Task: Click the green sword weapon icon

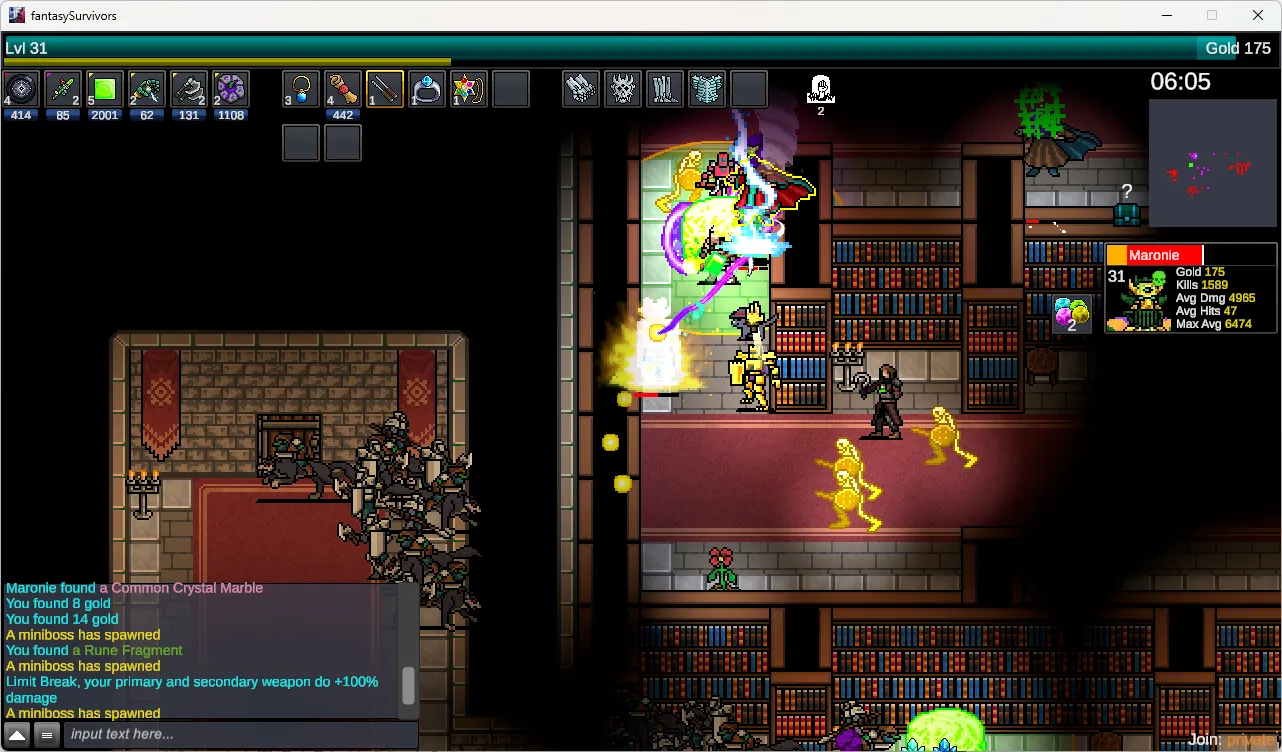Action: point(63,90)
